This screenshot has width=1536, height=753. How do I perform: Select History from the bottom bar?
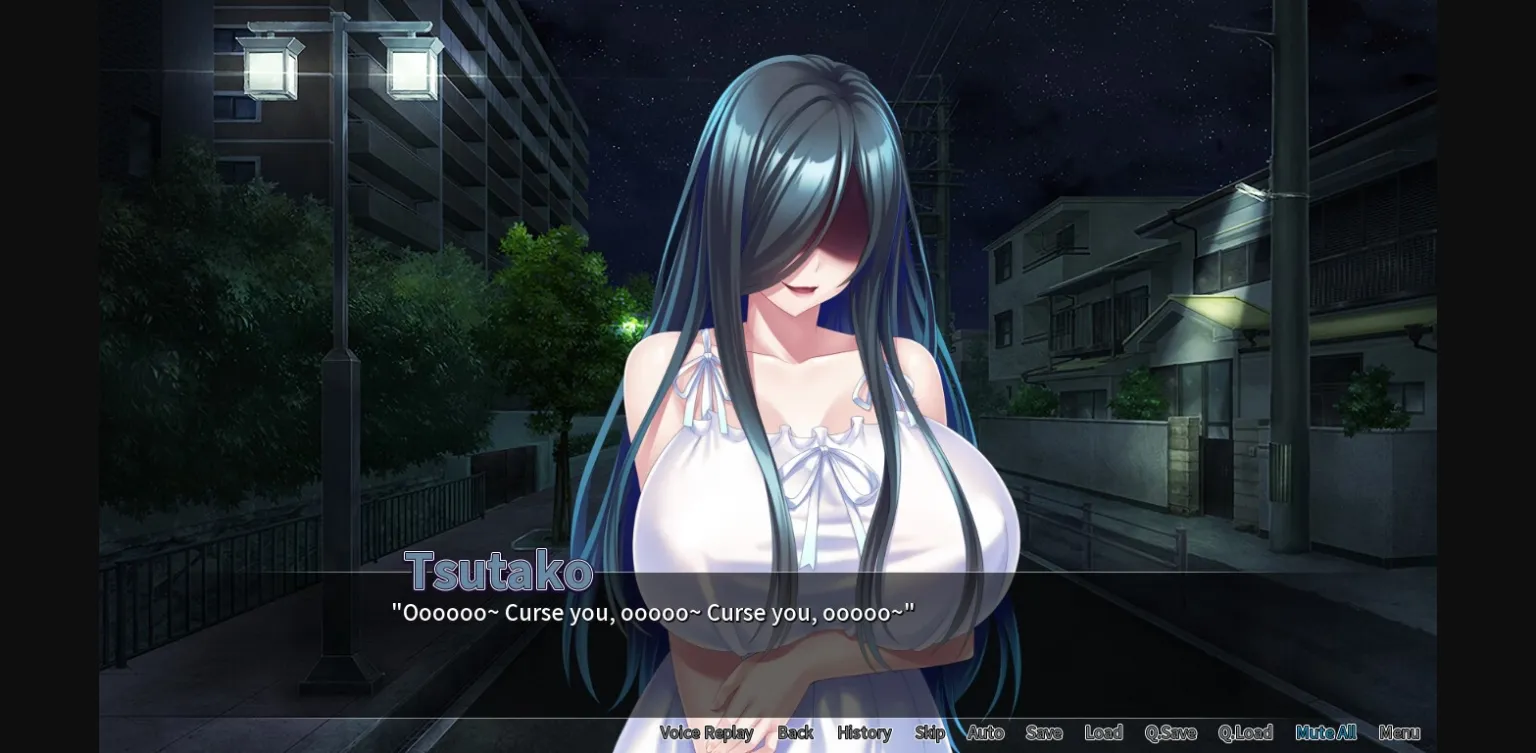(864, 733)
